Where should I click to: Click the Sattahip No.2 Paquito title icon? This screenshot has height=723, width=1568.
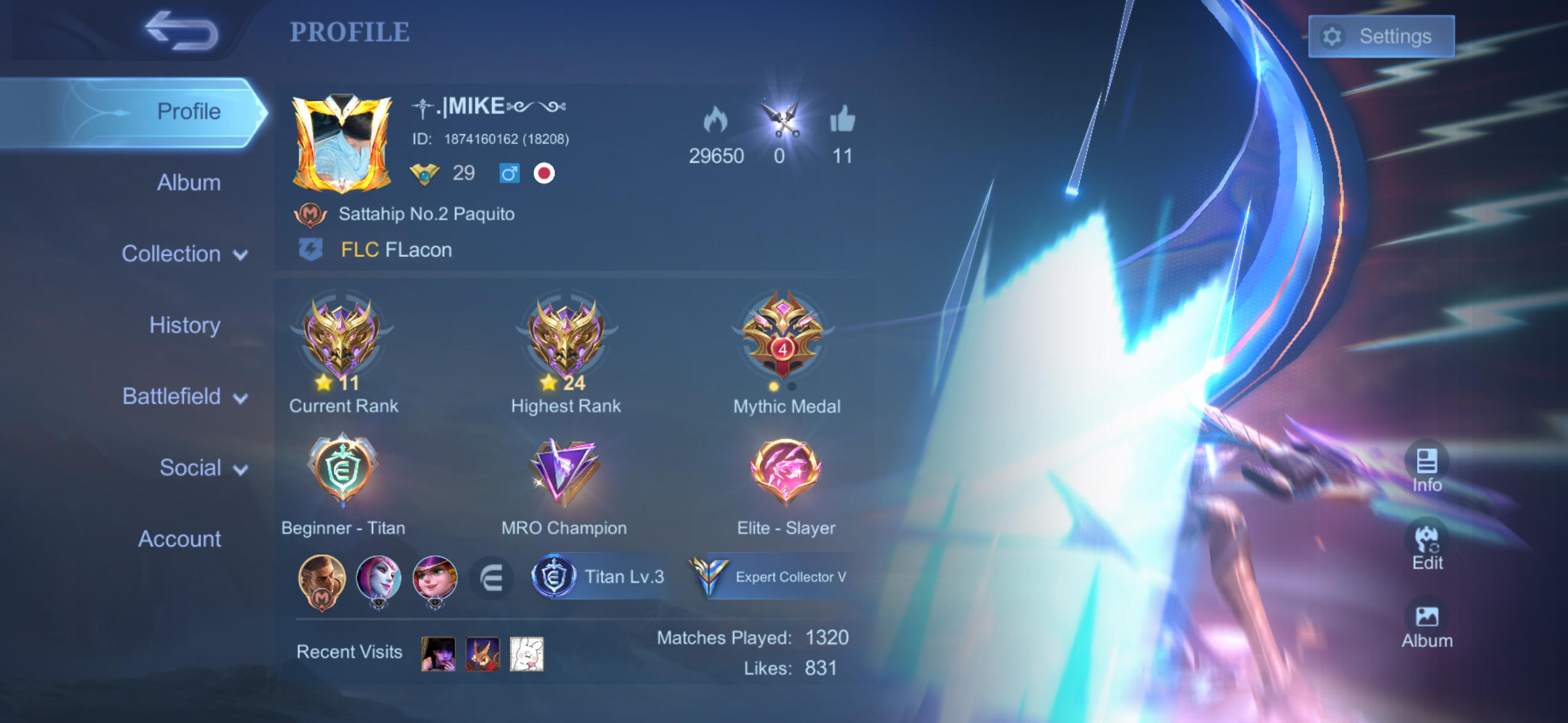point(312,213)
